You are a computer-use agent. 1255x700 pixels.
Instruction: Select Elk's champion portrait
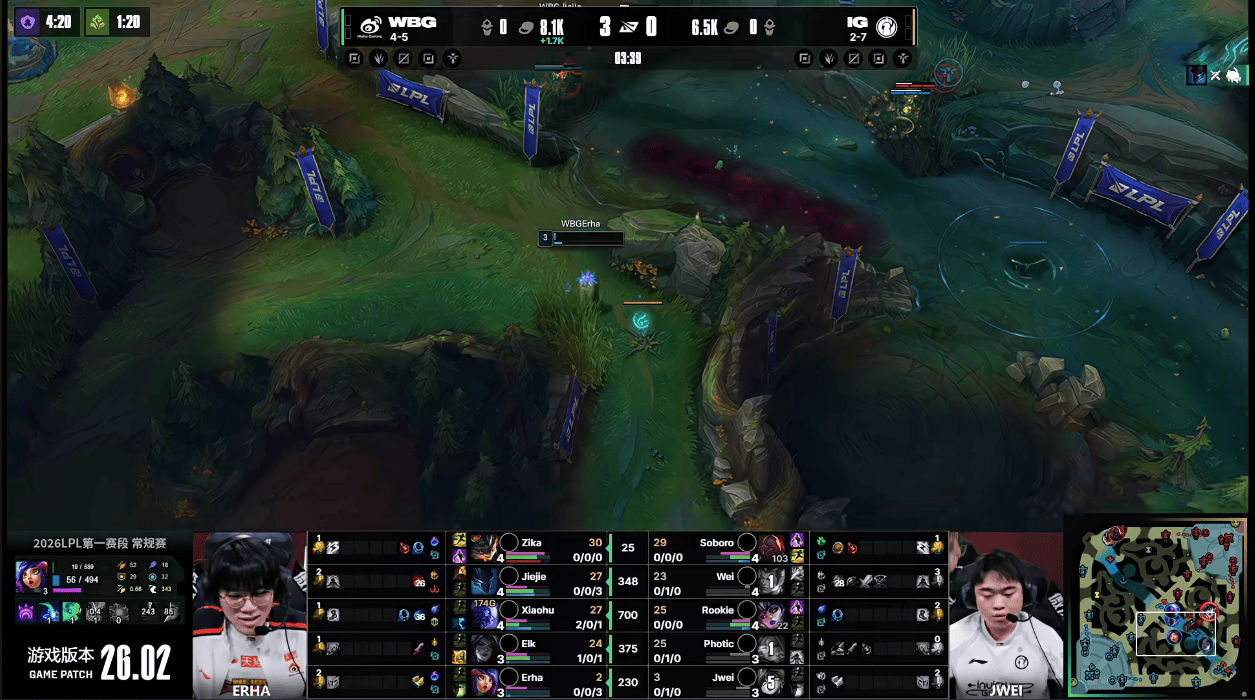click(x=484, y=649)
